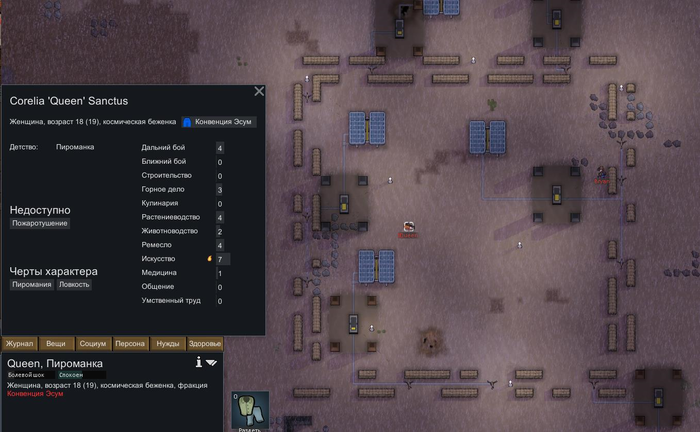This screenshot has width=700, height=432.
Task: Select the Искусство skill row
Action: (184, 259)
